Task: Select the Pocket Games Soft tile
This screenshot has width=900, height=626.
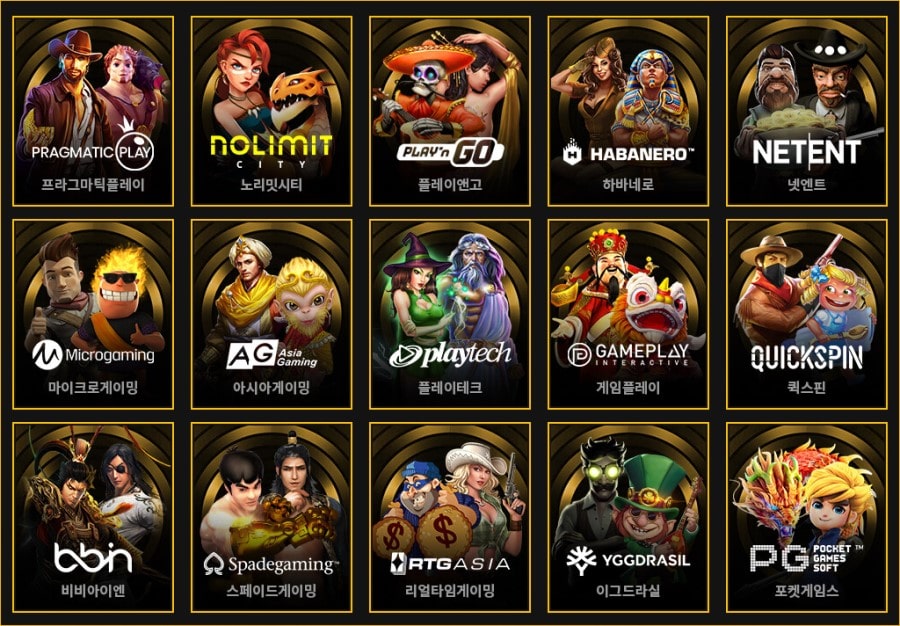Action: pos(806,515)
